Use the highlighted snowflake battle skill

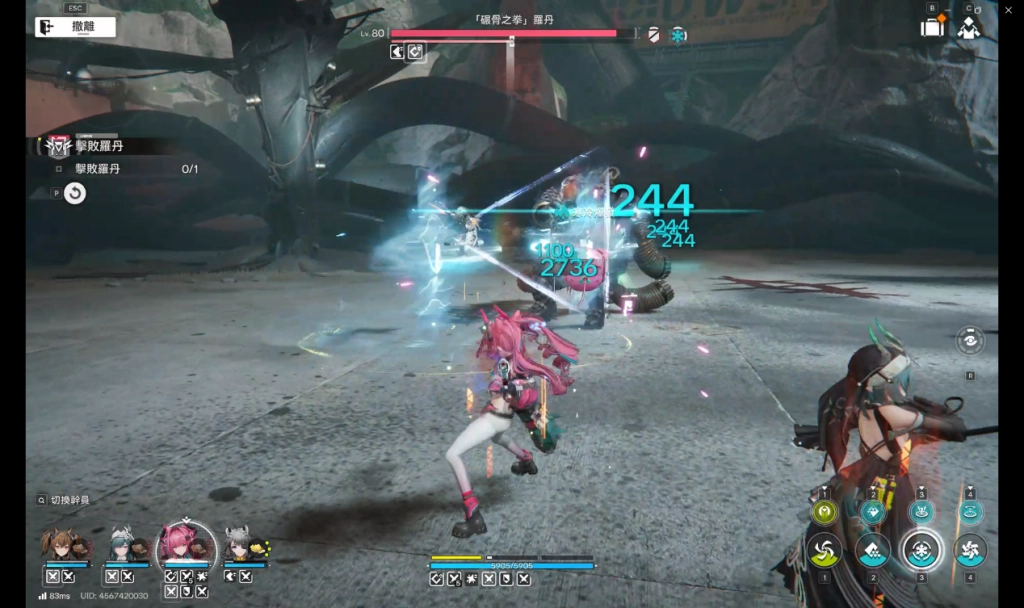(x=920, y=549)
